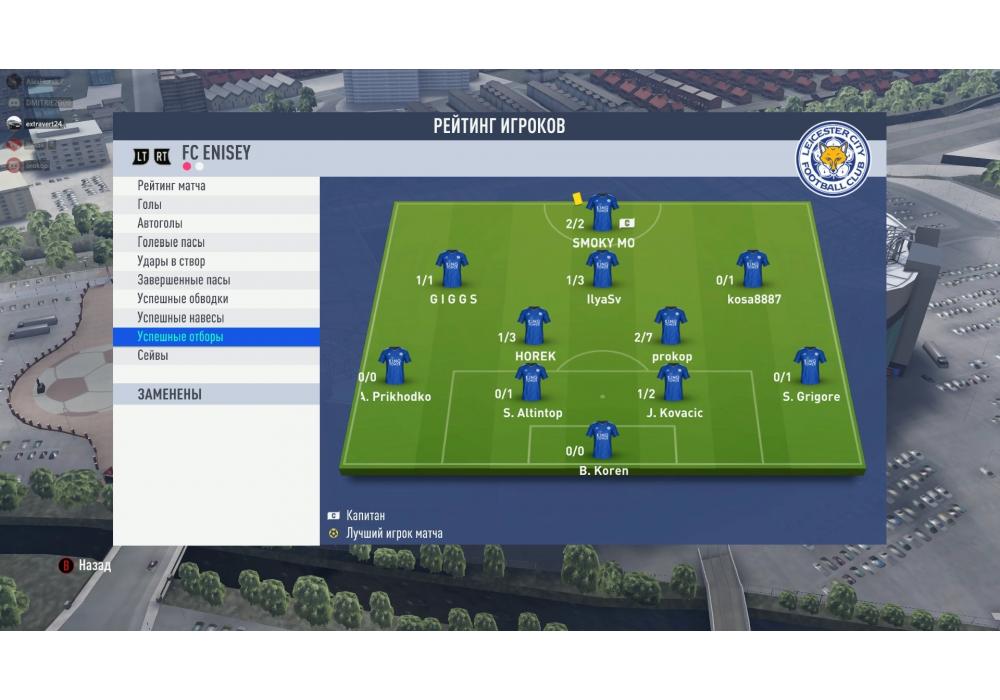The width and height of the screenshot is (1000, 700).
Task: Select HOREK's shirt on the pitch
Action: point(534,326)
